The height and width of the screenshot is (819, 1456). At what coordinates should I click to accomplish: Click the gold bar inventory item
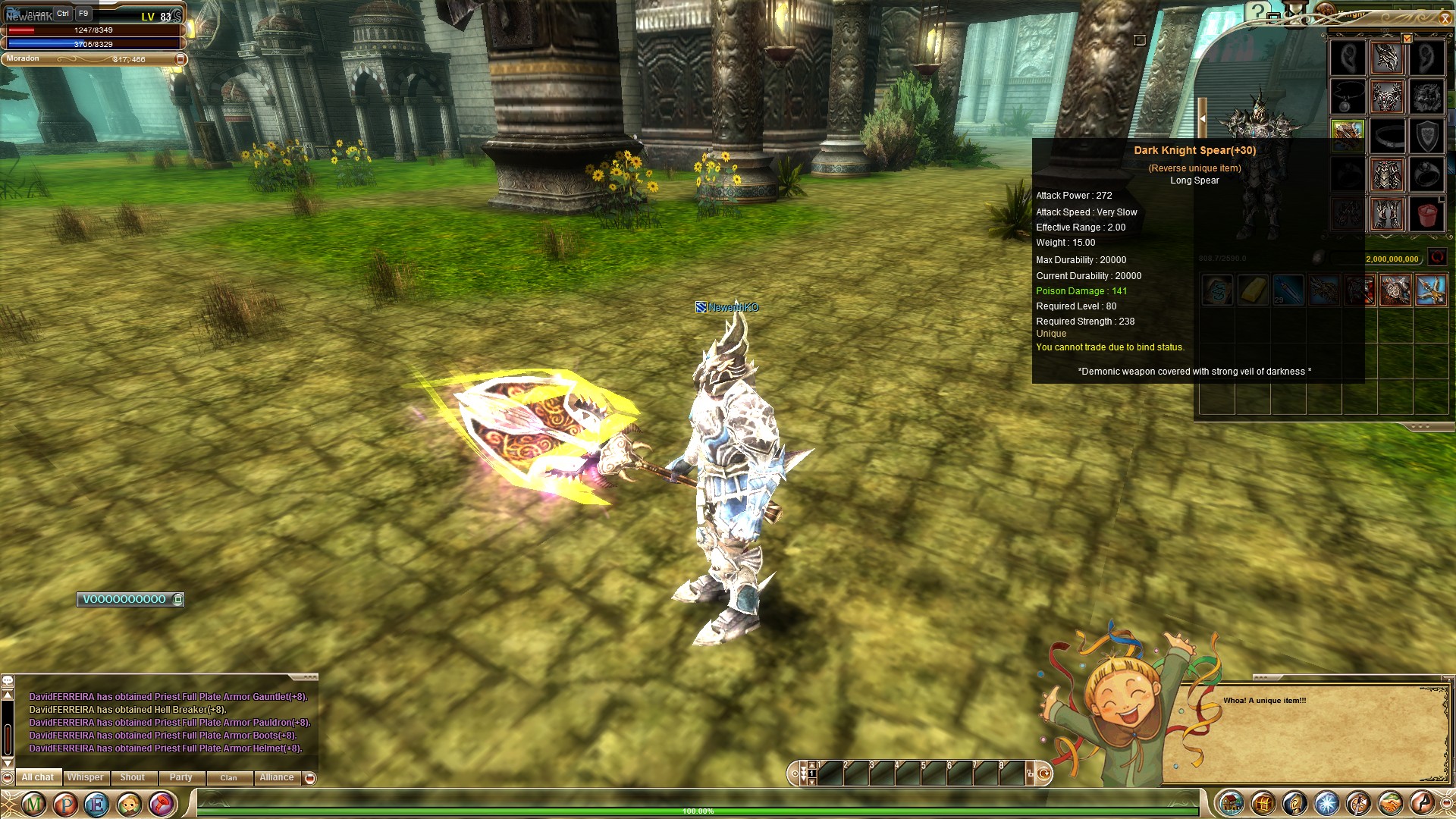(1253, 290)
